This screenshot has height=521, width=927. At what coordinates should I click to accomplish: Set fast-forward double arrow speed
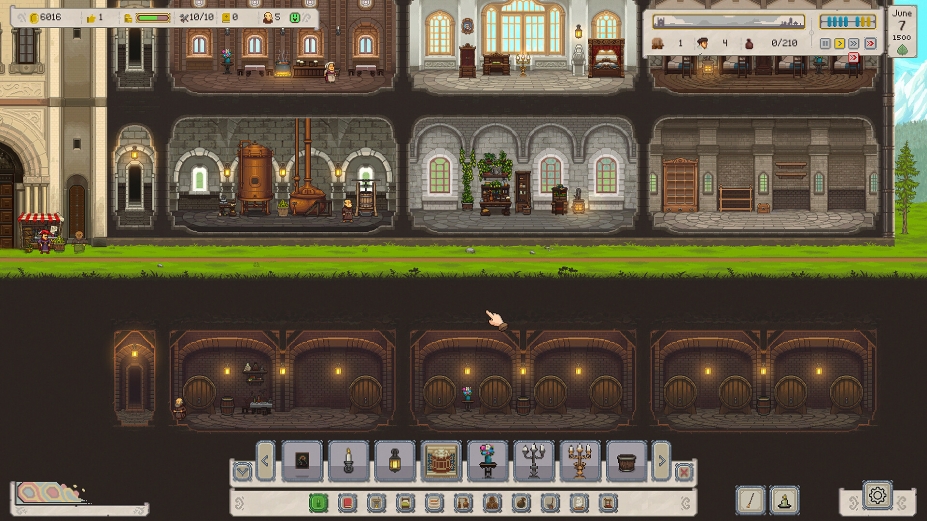pos(855,44)
